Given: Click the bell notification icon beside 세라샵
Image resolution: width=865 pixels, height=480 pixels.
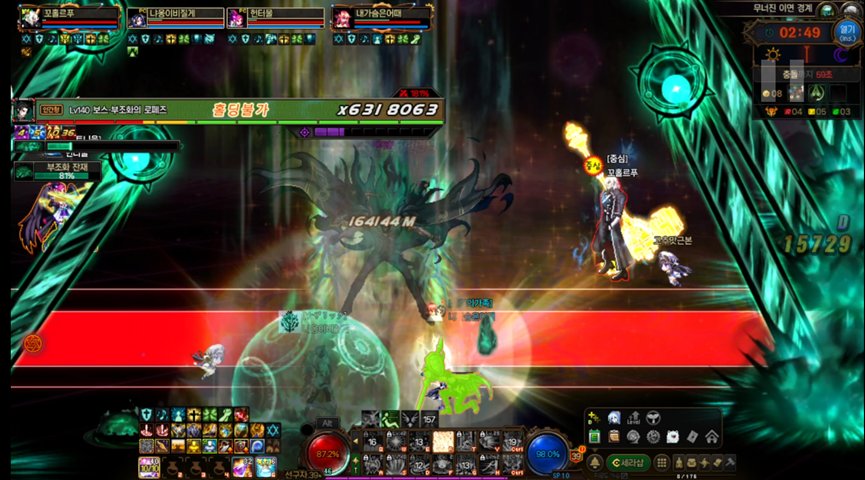Looking at the screenshot, I should [595, 463].
